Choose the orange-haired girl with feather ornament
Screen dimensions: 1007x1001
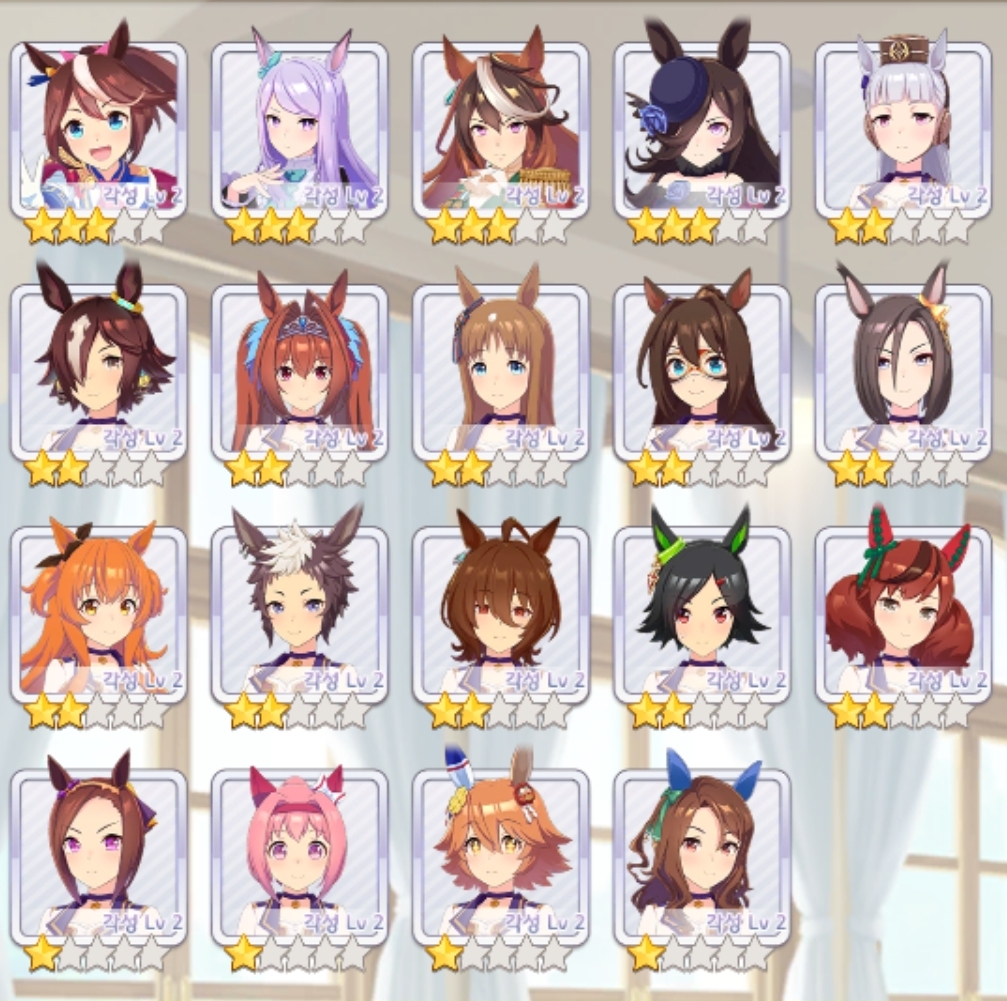pos(501,856)
